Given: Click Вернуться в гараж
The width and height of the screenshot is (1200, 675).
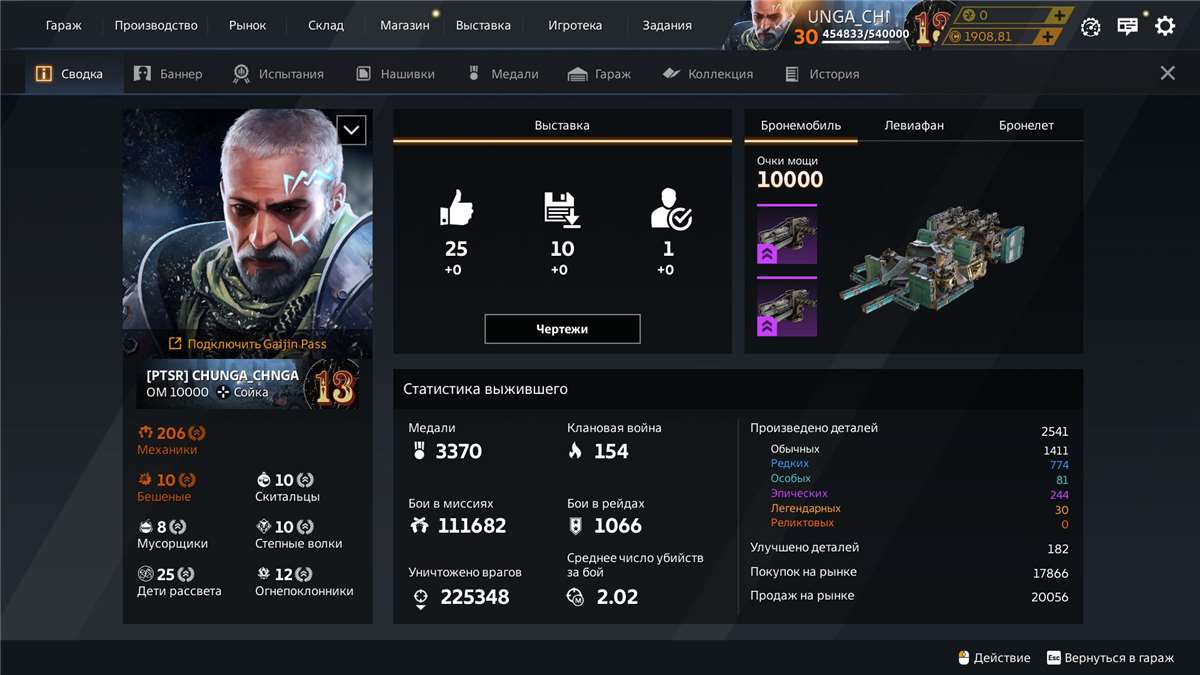Looking at the screenshot, I should click(1110, 658).
